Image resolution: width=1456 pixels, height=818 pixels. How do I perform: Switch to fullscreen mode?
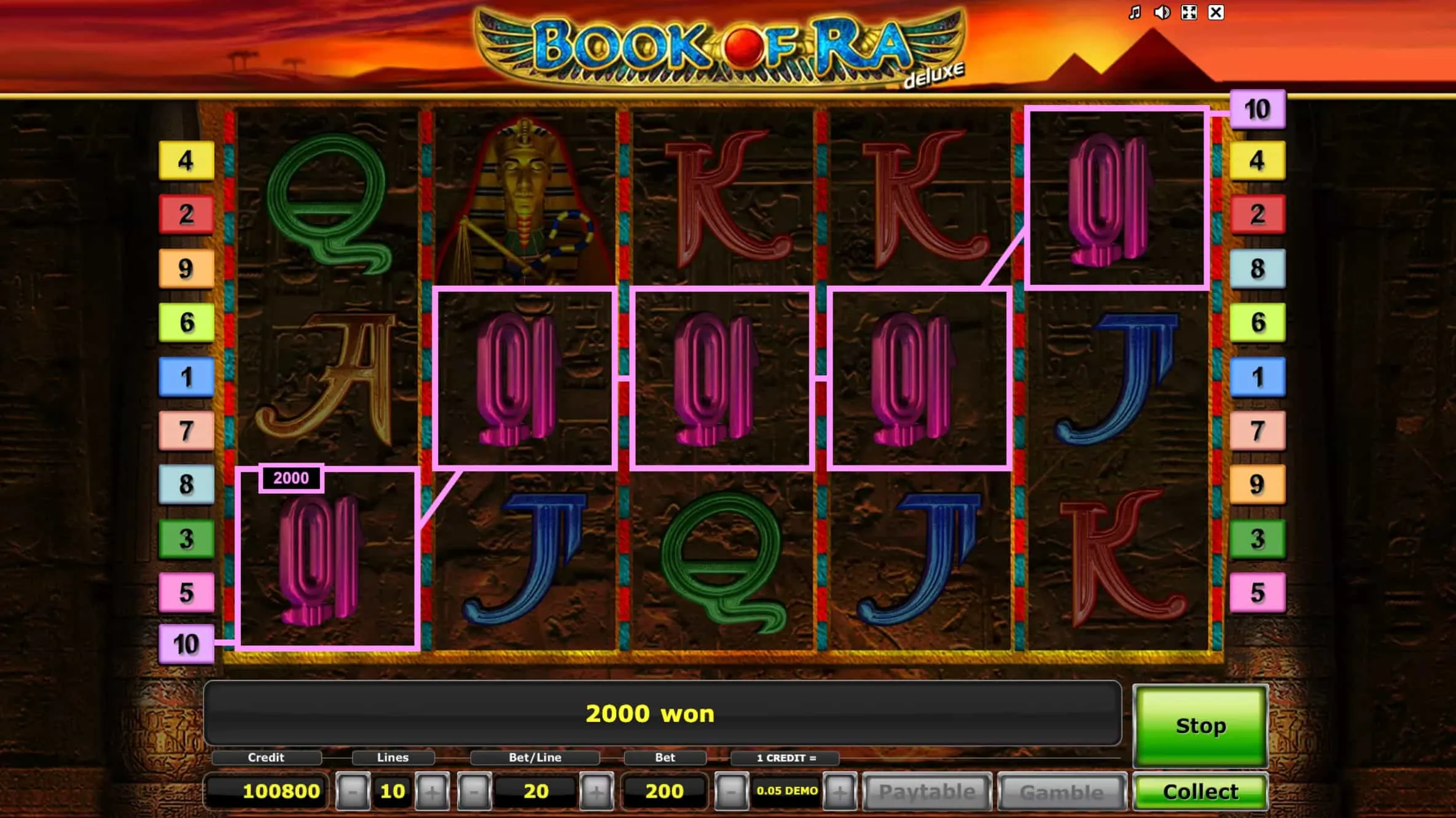tap(1189, 12)
